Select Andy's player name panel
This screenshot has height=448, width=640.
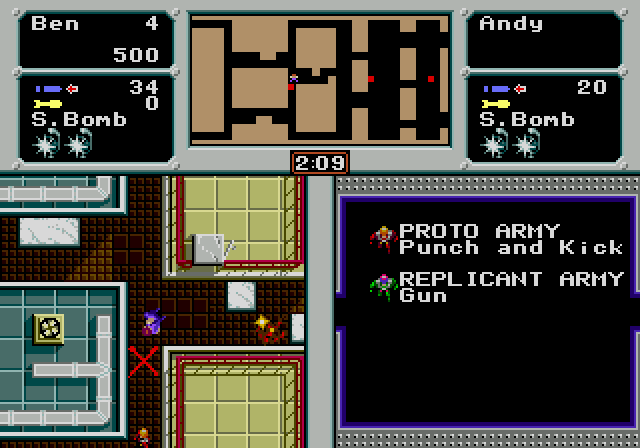click(544, 40)
